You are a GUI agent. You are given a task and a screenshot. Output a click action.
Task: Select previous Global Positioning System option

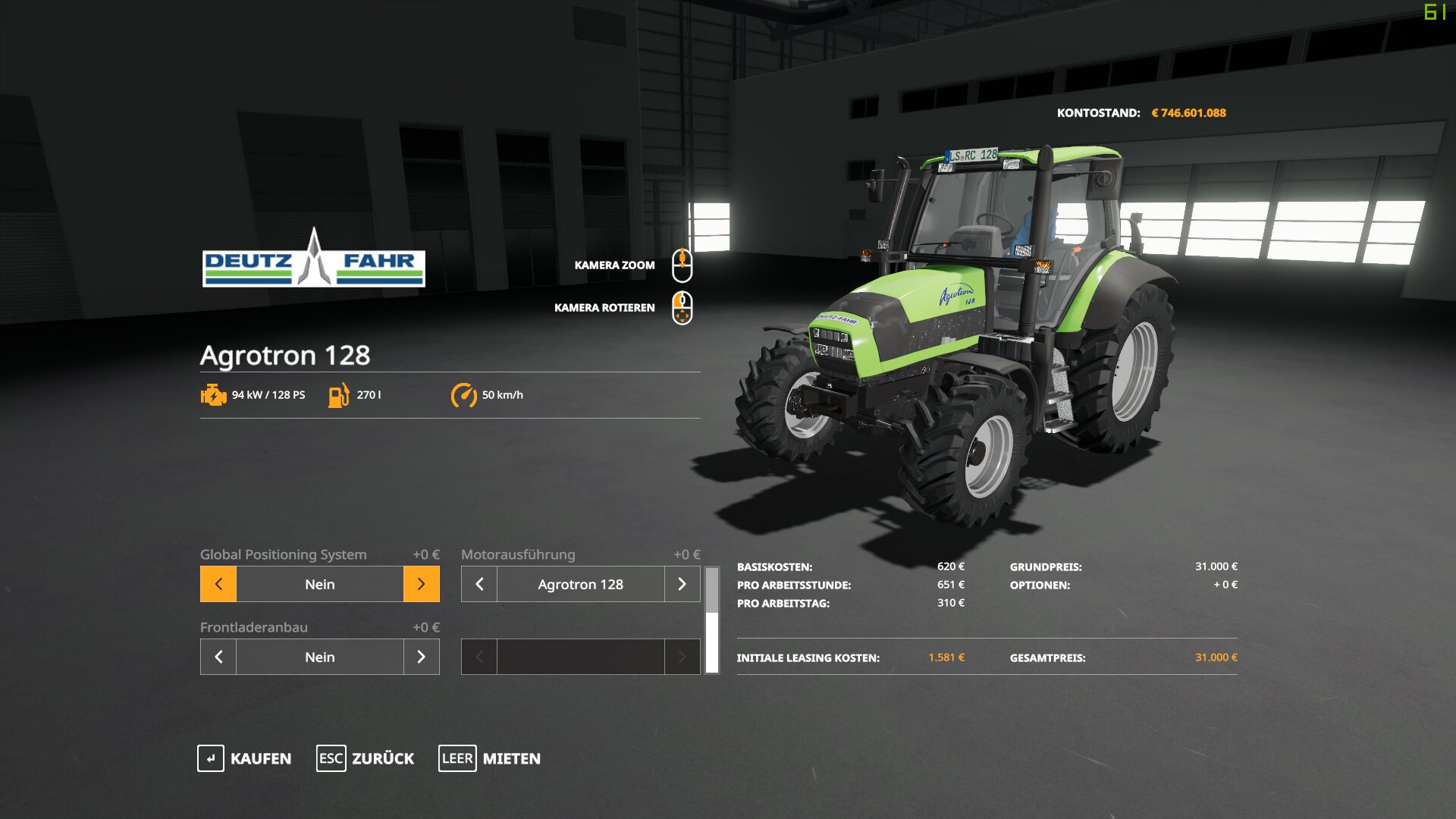point(218,584)
